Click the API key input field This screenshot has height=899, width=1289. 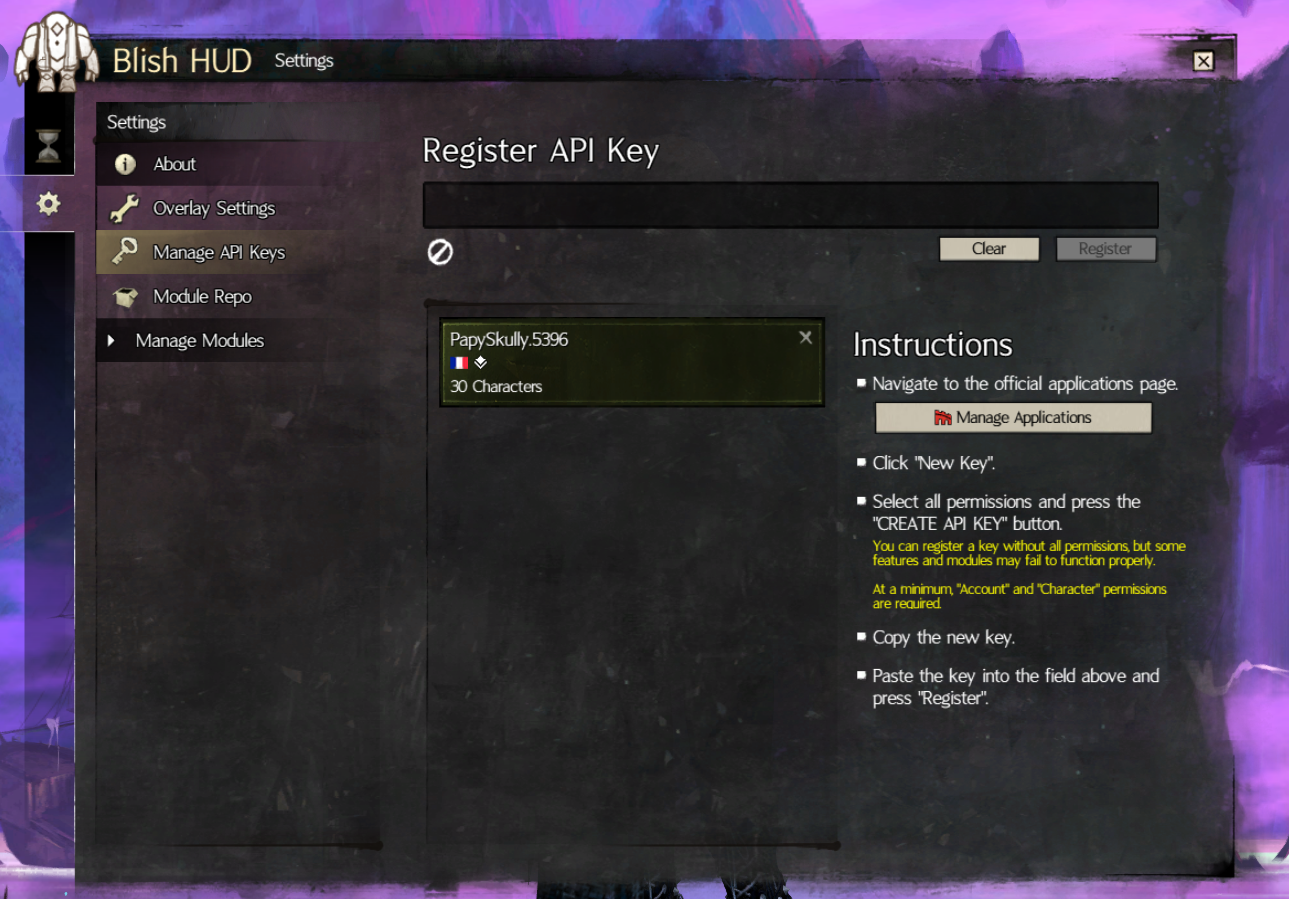(790, 205)
